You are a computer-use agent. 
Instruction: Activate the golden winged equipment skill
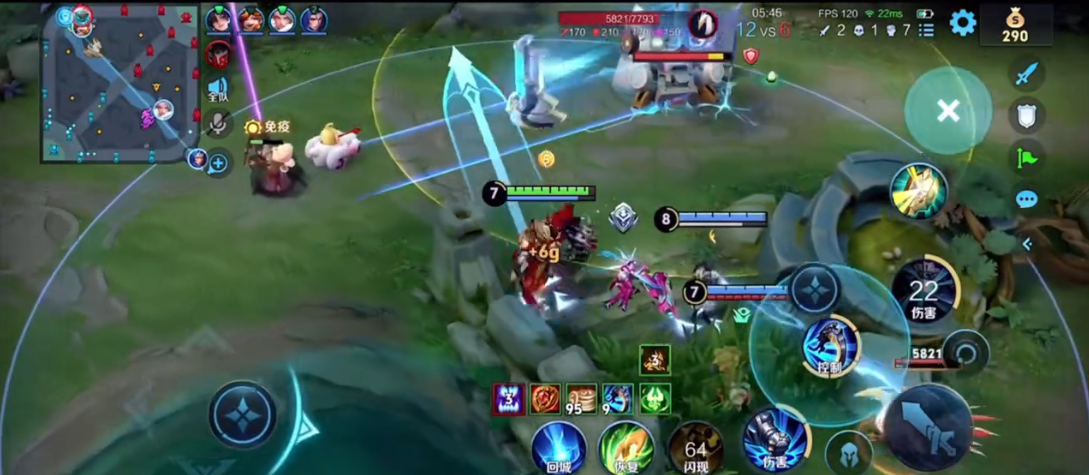pos(918,191)
